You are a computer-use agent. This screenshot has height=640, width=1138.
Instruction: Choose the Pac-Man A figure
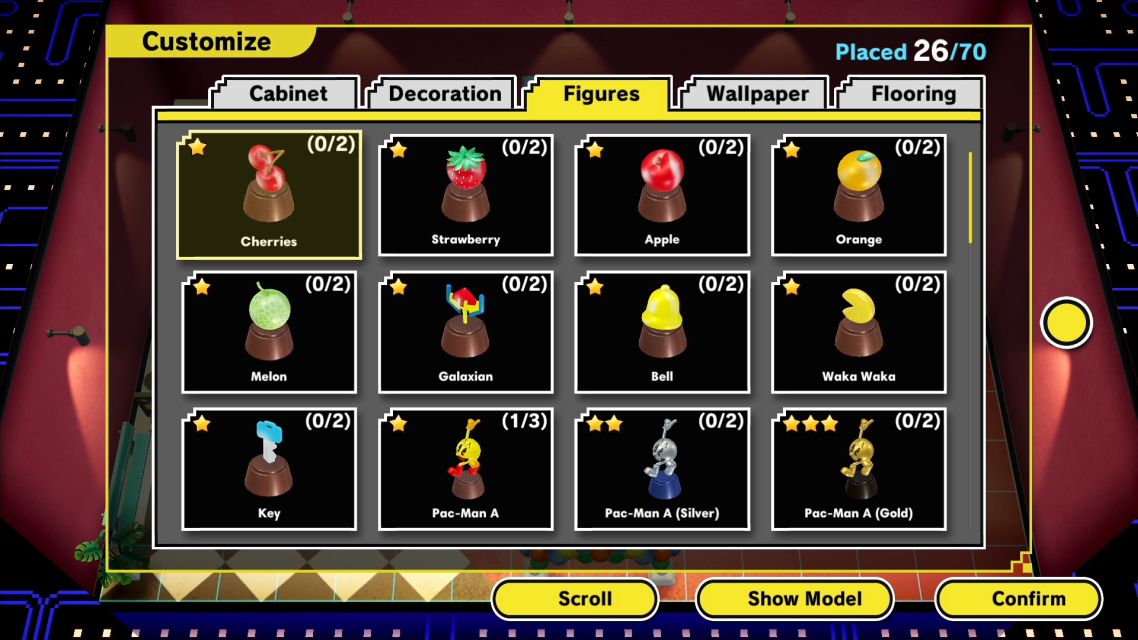click(x=466, y=469)
